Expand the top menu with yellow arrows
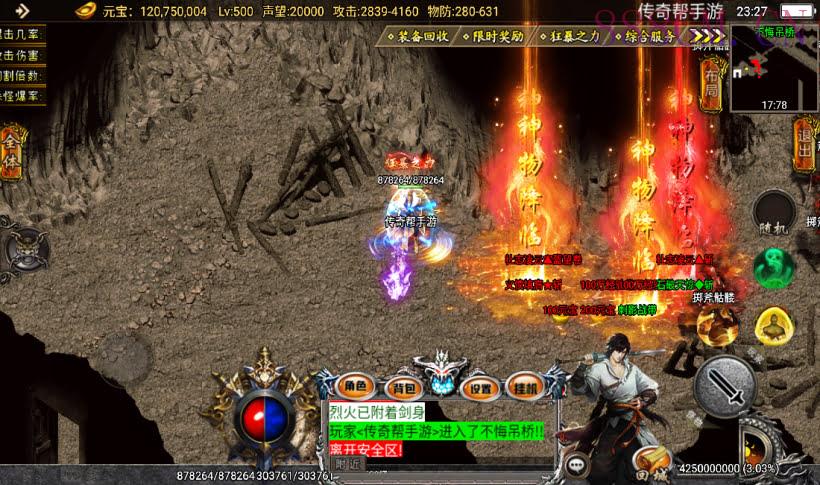The width and height of the screenshot is (820, 485). click(x=704, y=36)
